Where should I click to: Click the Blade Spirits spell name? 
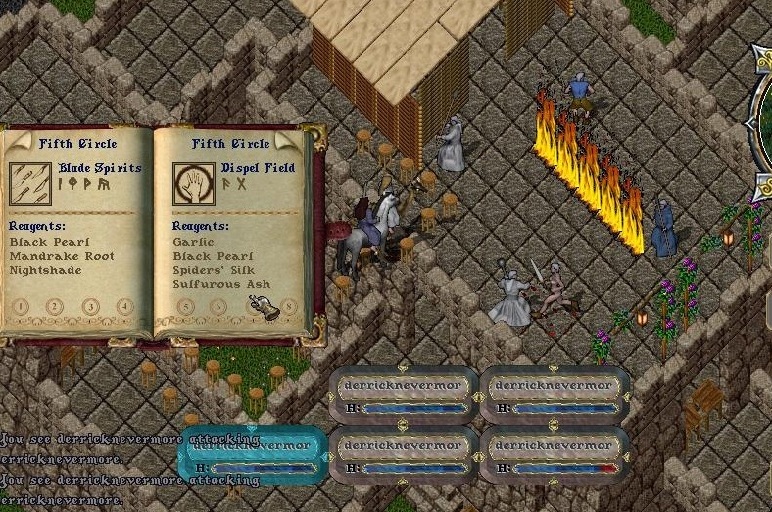(100, 168)
